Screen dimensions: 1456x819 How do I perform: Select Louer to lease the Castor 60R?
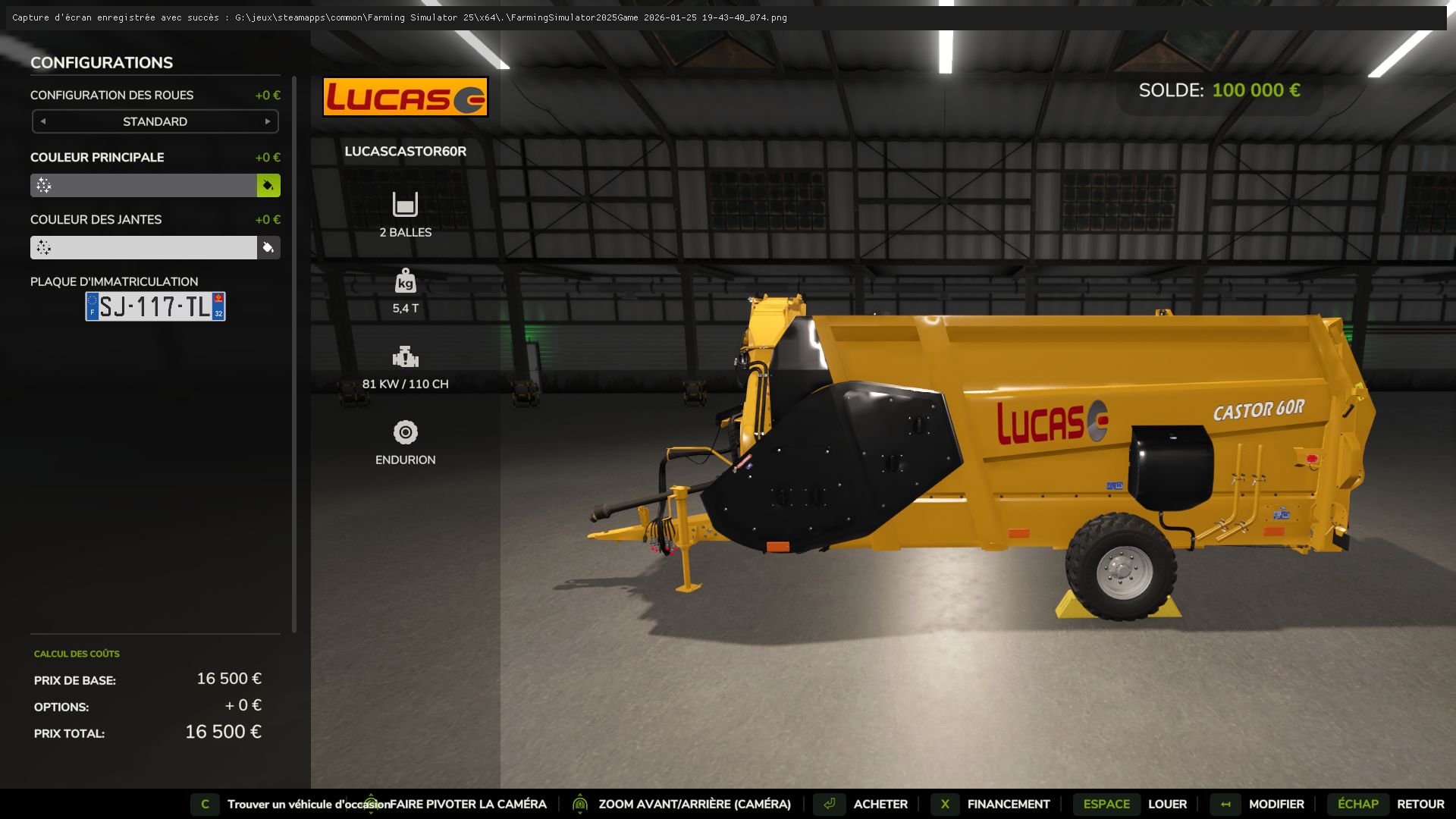[x=1168, y=804]
